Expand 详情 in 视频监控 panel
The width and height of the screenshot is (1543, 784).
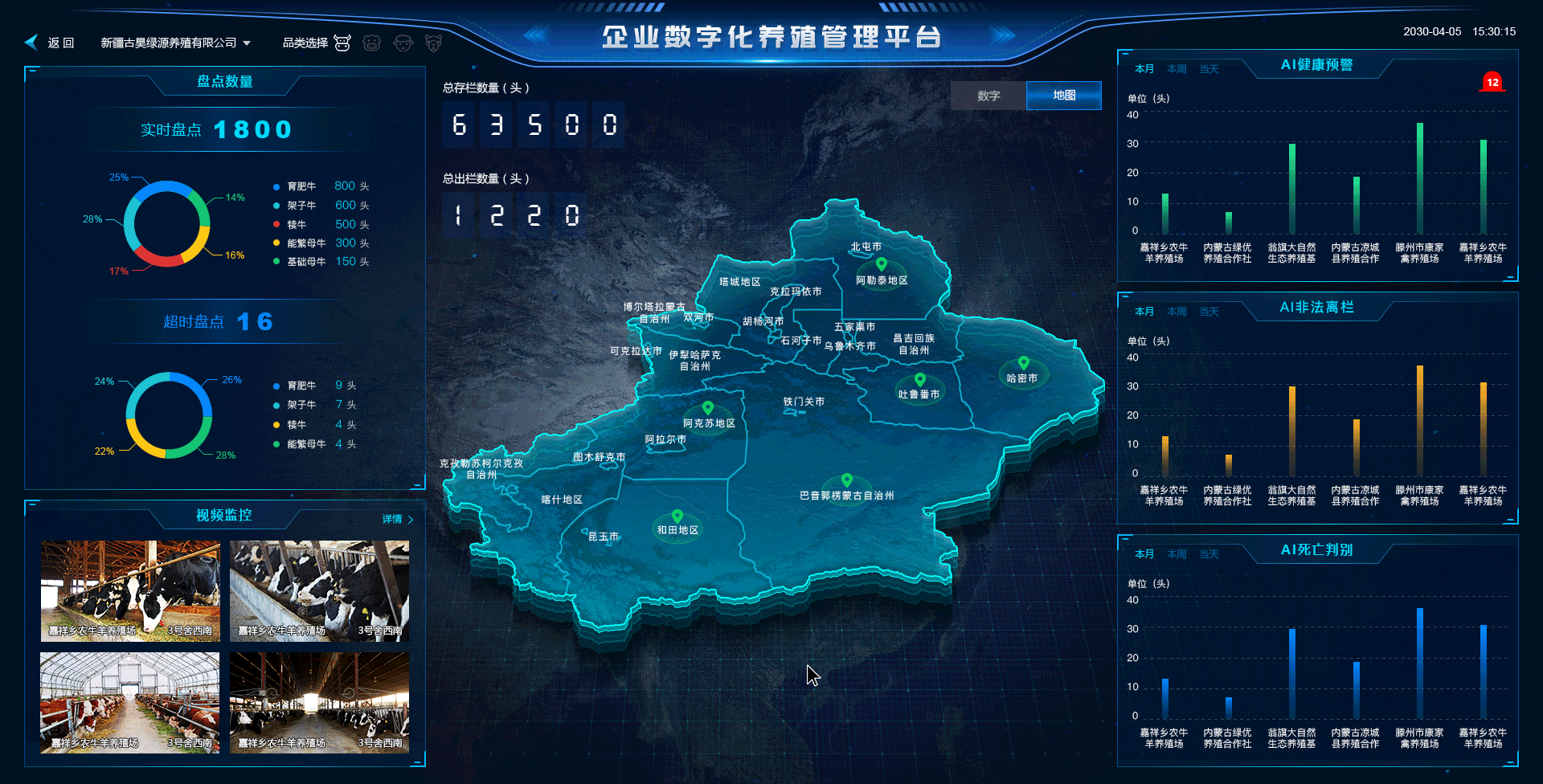click(391, 519)
